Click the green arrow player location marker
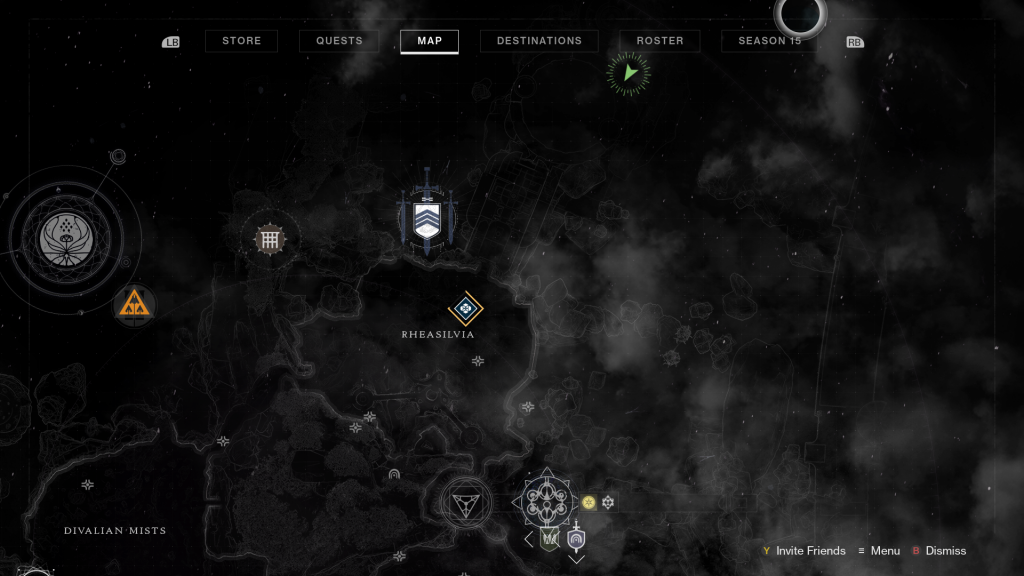The width and height of the screenshot is (1024, 576). click(629, 73)
